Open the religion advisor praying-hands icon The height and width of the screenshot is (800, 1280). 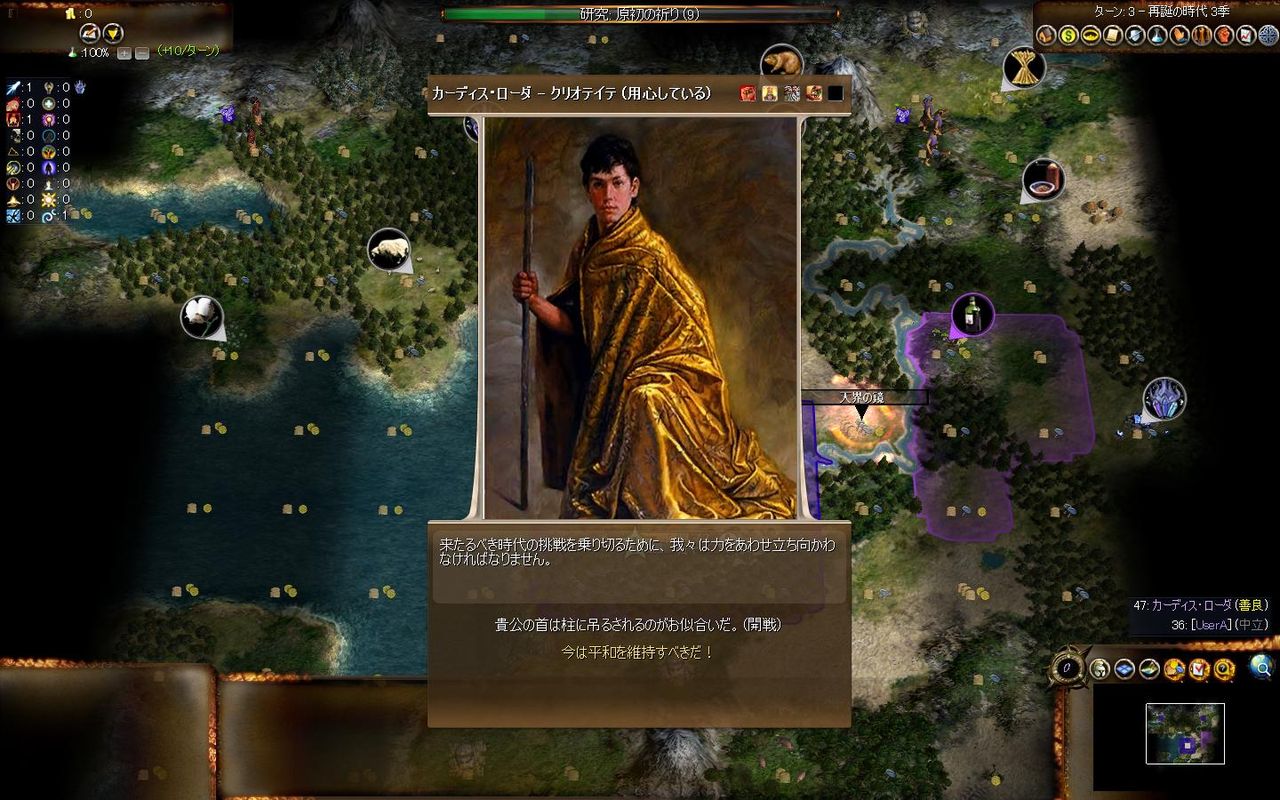tap(1179, 33)
